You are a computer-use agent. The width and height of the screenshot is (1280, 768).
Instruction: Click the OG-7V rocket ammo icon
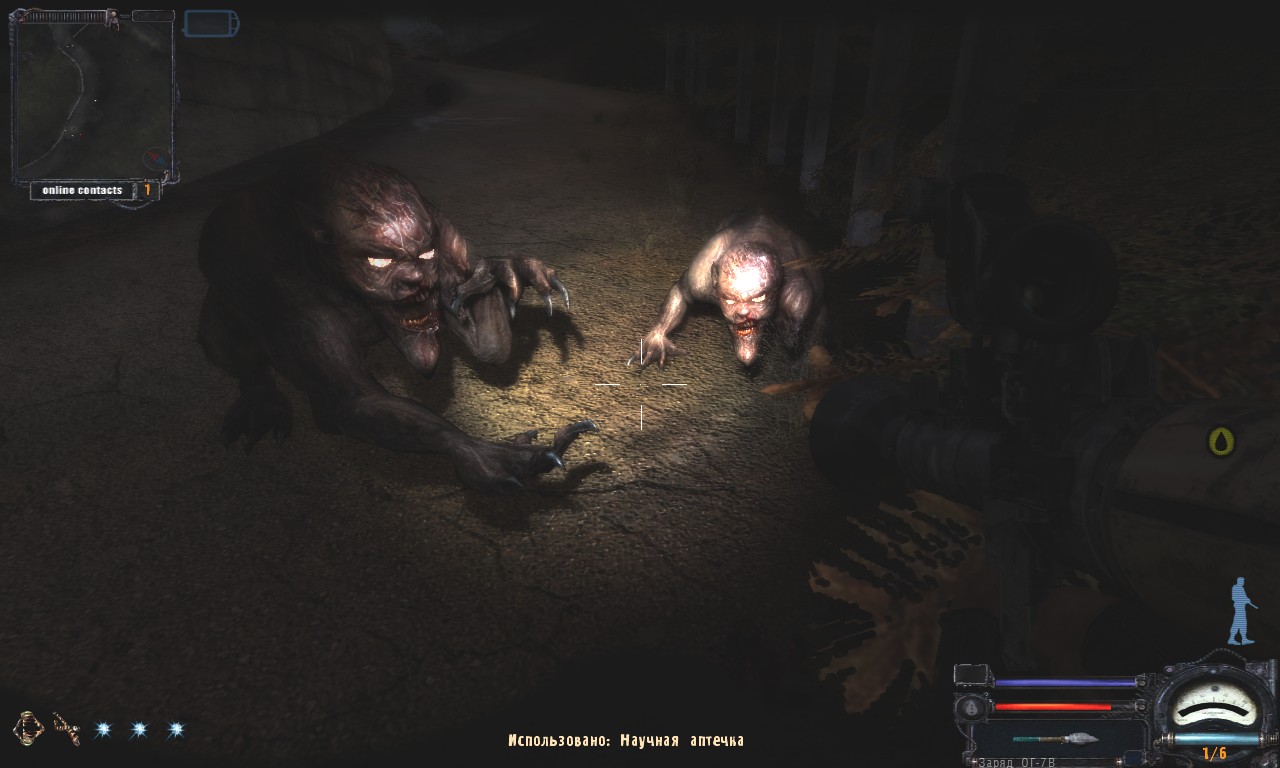click(1055, 739)
